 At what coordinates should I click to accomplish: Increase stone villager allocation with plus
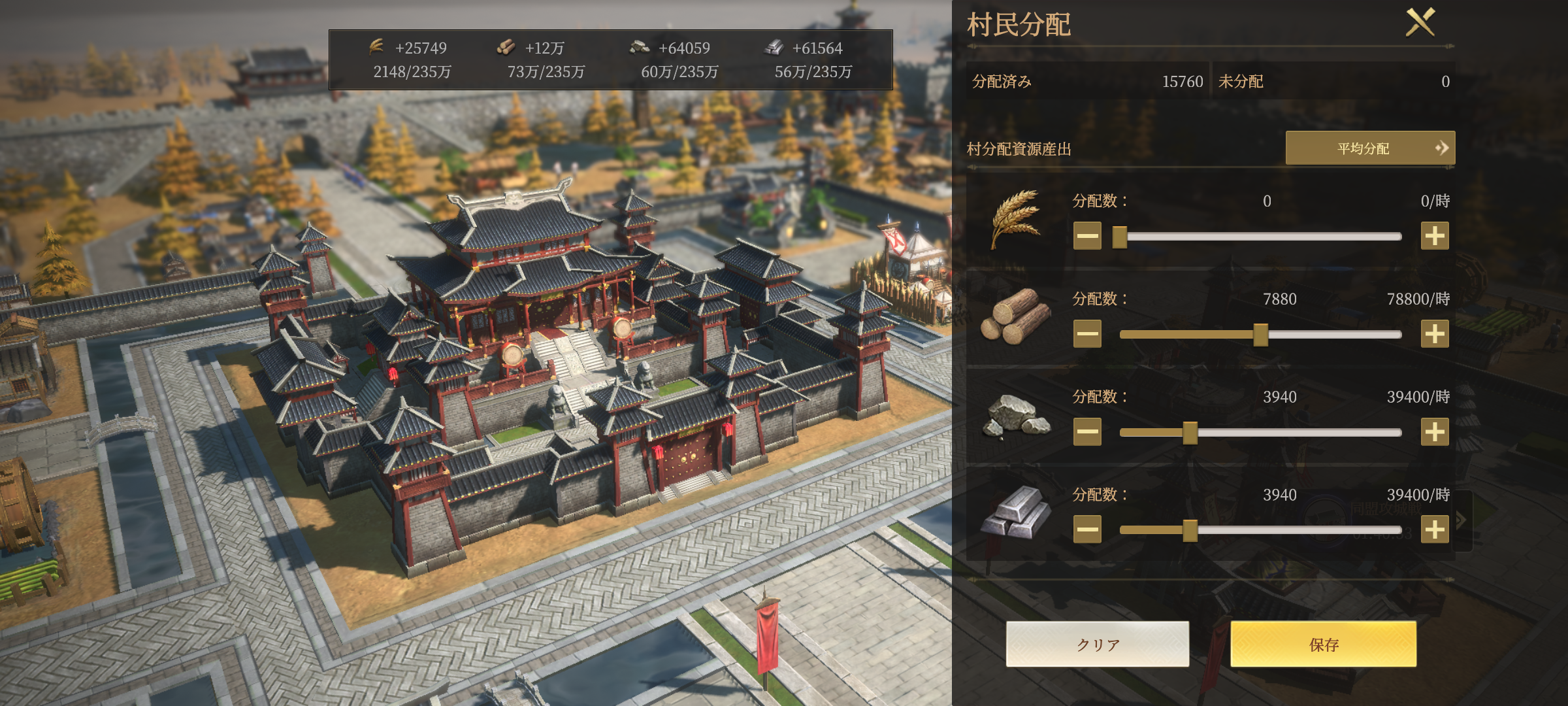pyautogui.click(x=1434, y=432)
